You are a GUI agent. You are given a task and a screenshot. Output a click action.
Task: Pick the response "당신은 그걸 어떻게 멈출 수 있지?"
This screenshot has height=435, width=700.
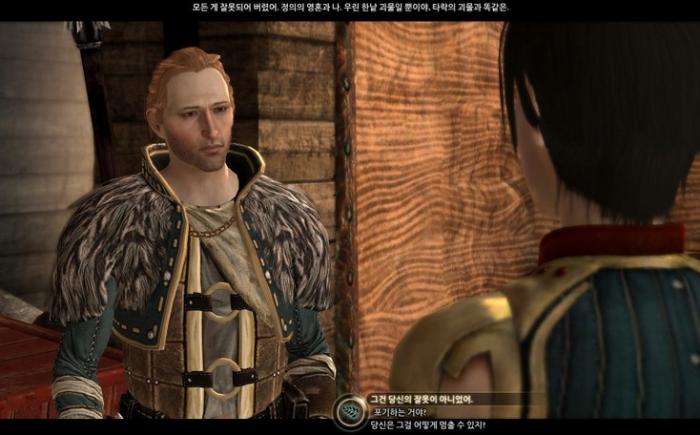[x=428, y=424]
